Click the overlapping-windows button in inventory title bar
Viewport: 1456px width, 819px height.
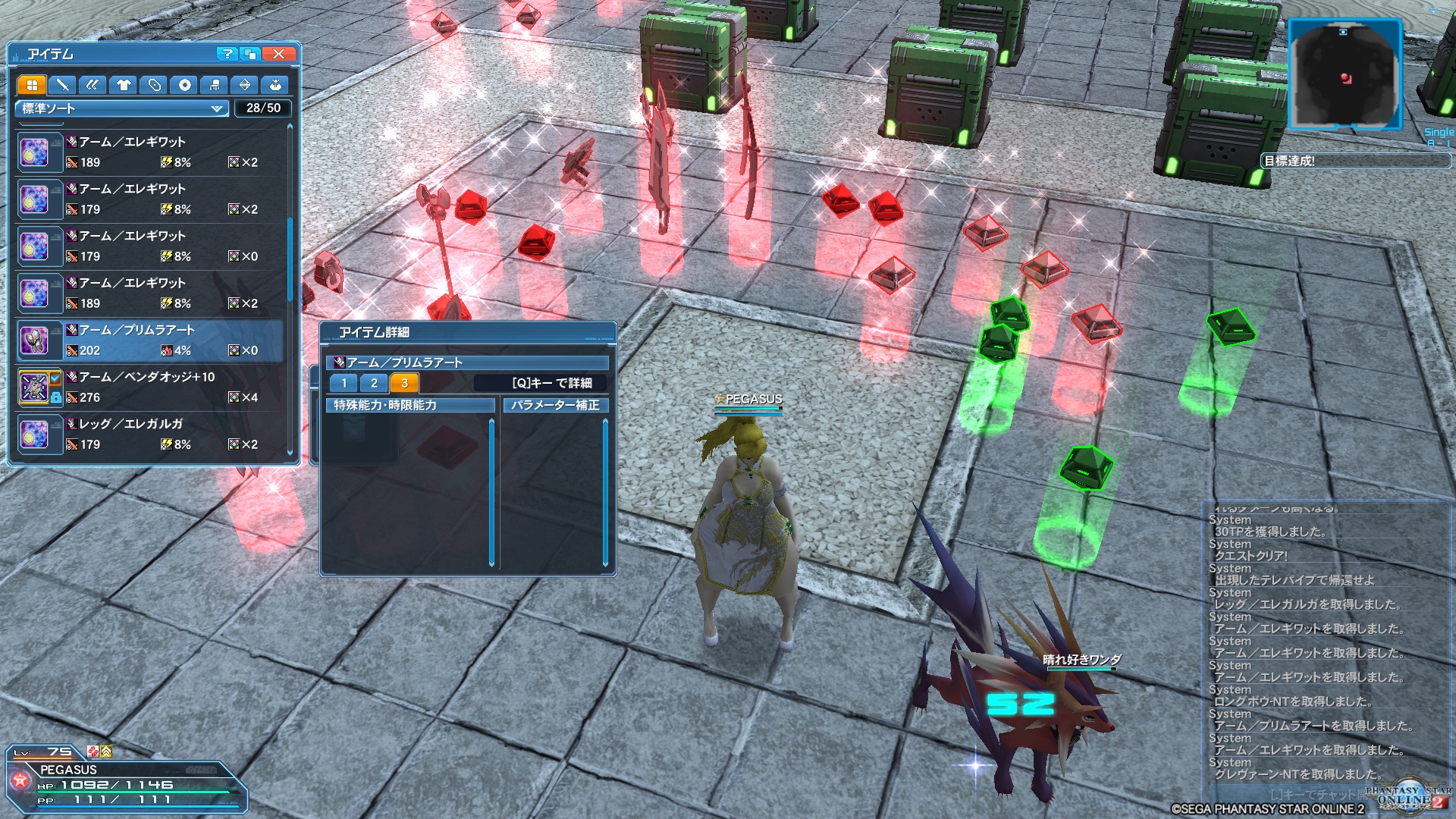coord(250,54)
